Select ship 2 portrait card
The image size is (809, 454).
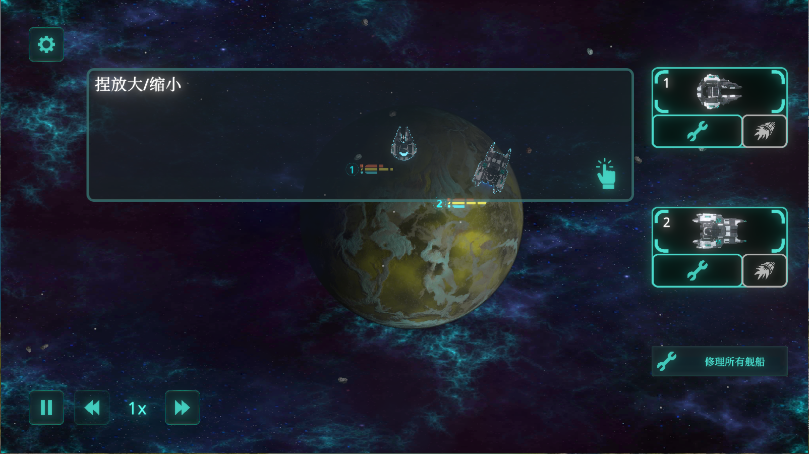[x=719, y=230]
